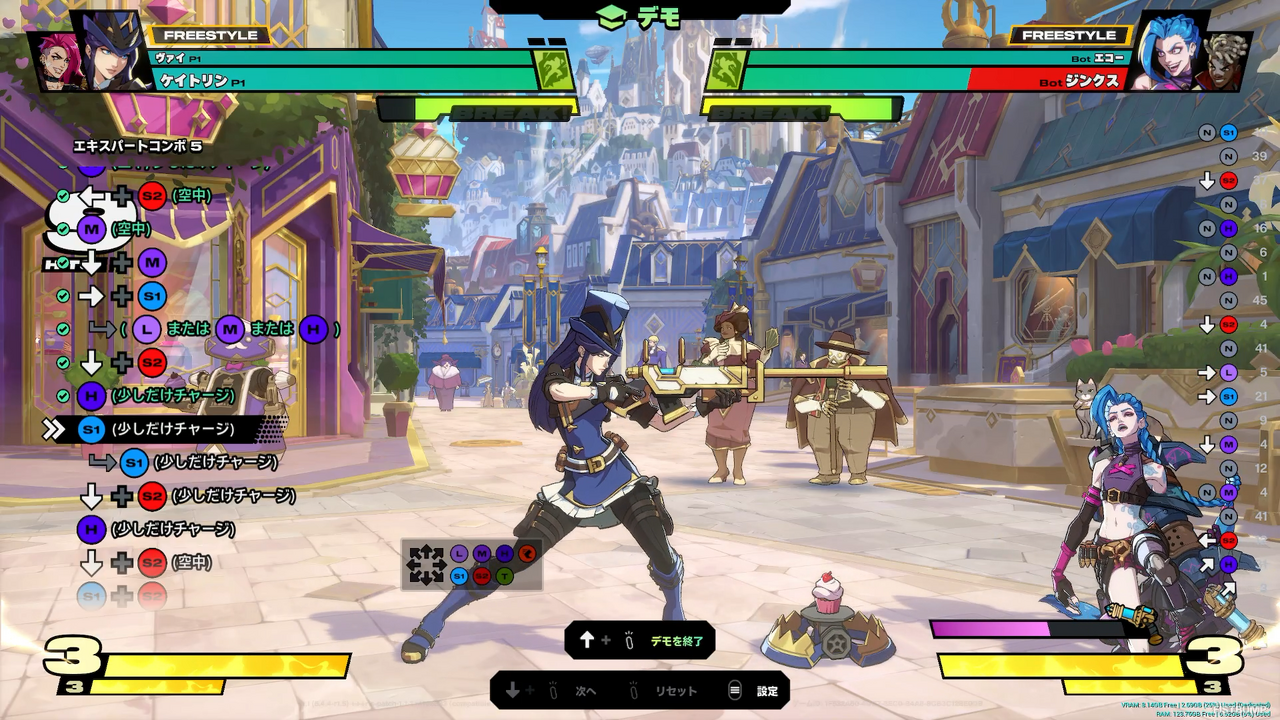Click the double chevron on the active S1 step
Screen dimensions: 1280x720
point(55,427)
